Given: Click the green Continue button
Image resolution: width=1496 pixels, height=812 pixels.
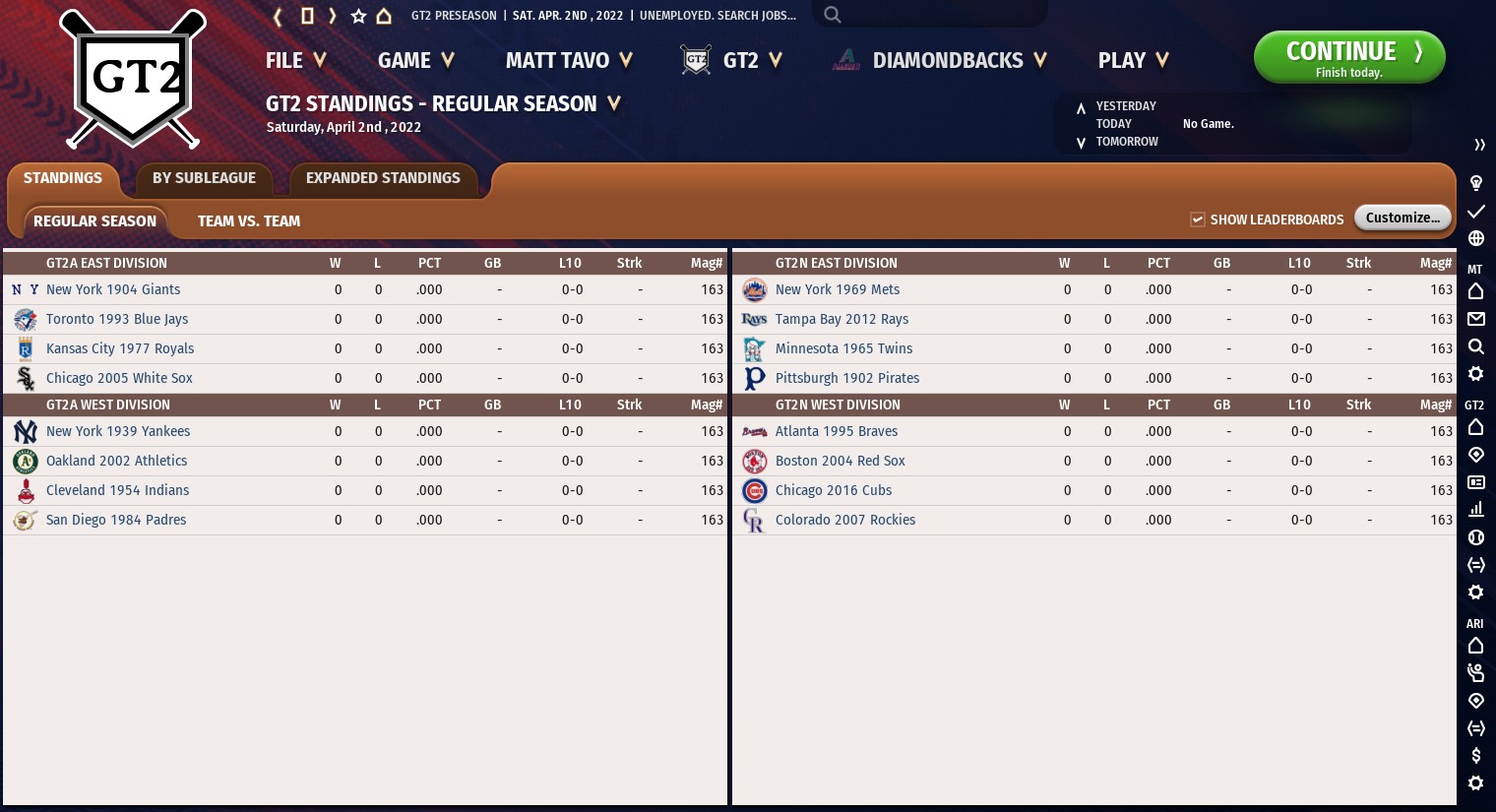Looking at the screenshot, I should pos(1348,57).
